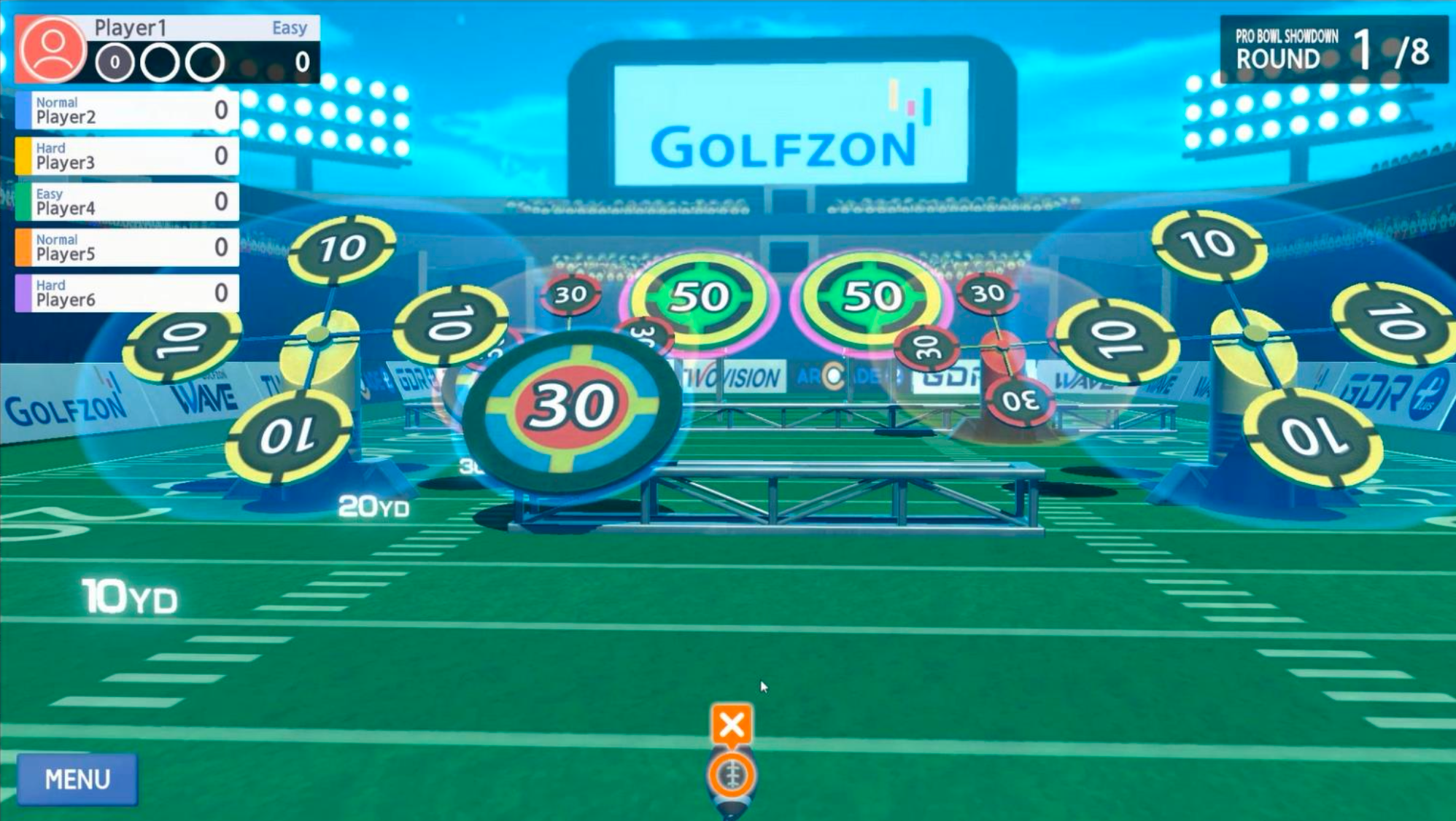
Task: Select the football marker icon
Action: click(x=732, y=775)
